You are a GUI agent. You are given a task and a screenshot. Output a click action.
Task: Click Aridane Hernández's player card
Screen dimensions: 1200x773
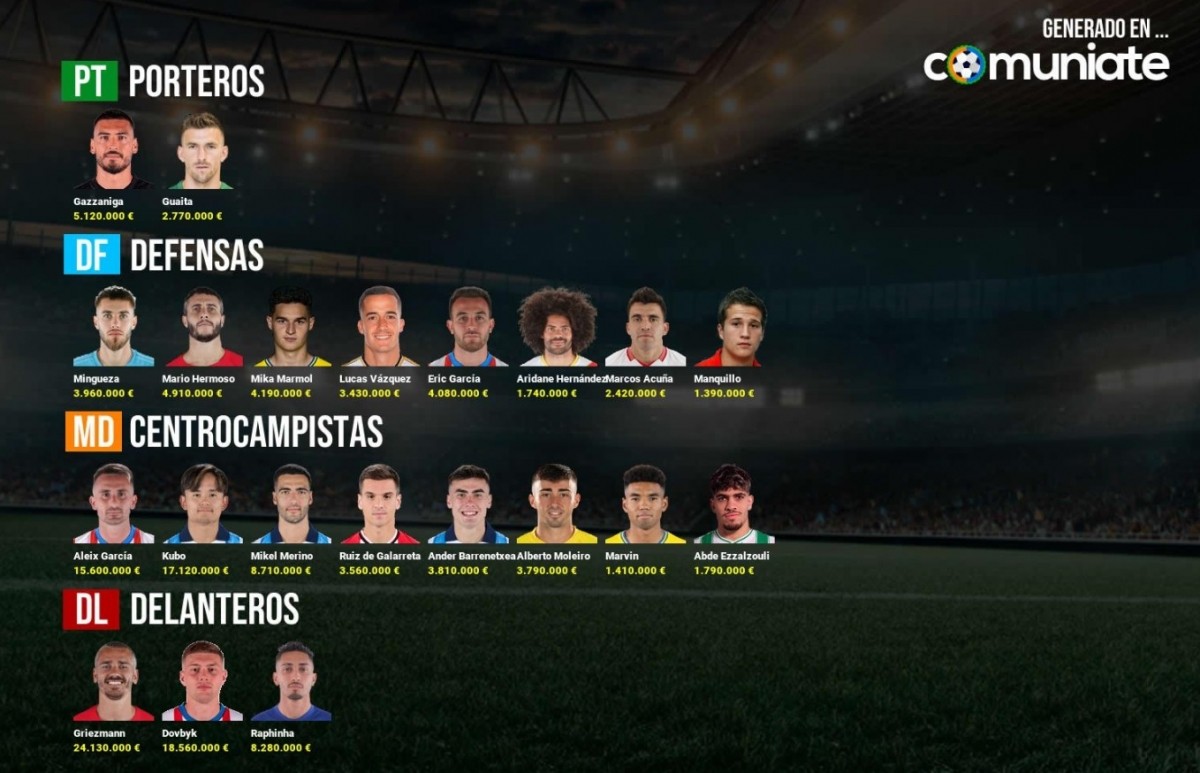557,327
